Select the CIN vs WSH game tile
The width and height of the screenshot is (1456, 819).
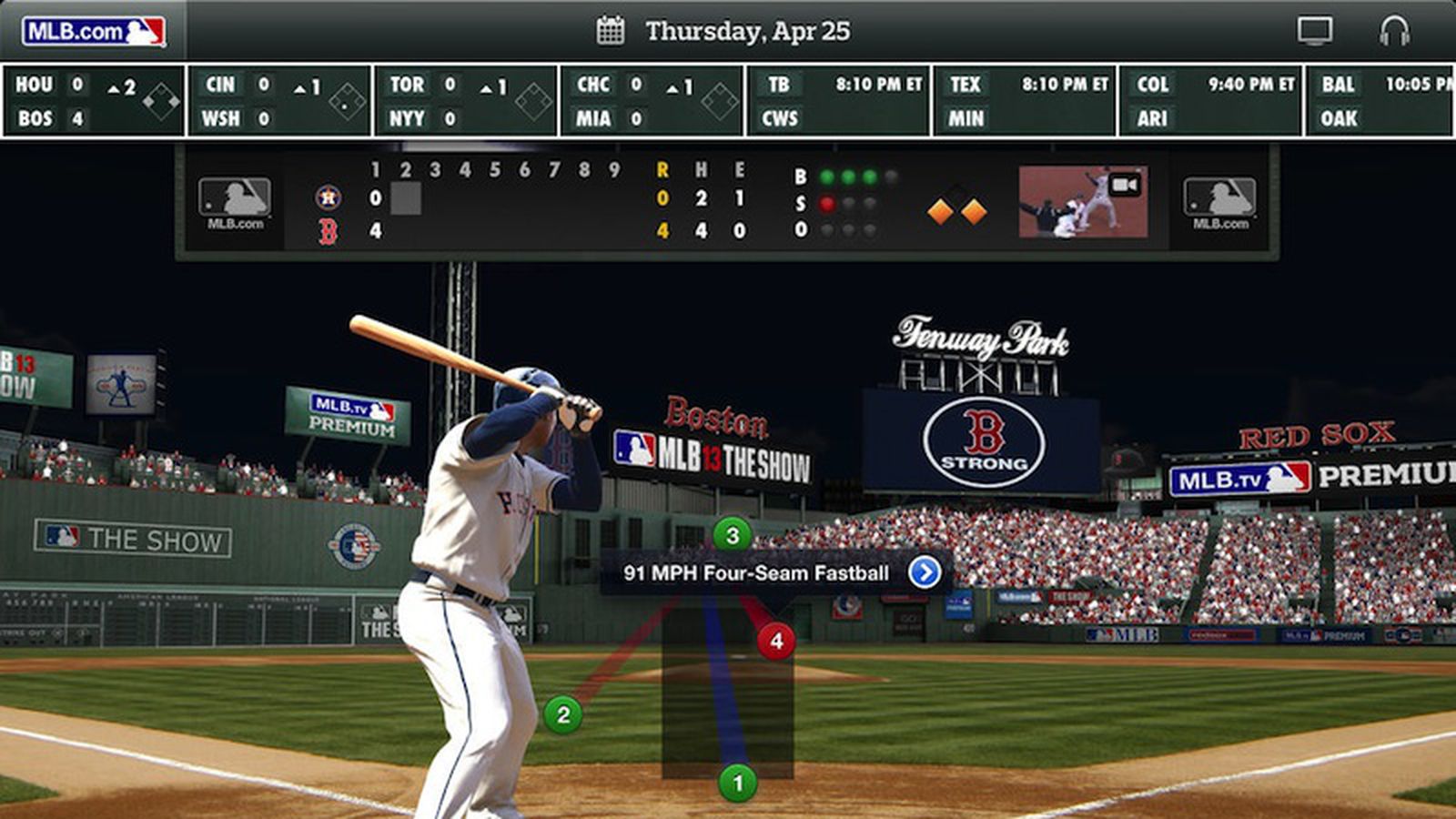coord(280,101)
